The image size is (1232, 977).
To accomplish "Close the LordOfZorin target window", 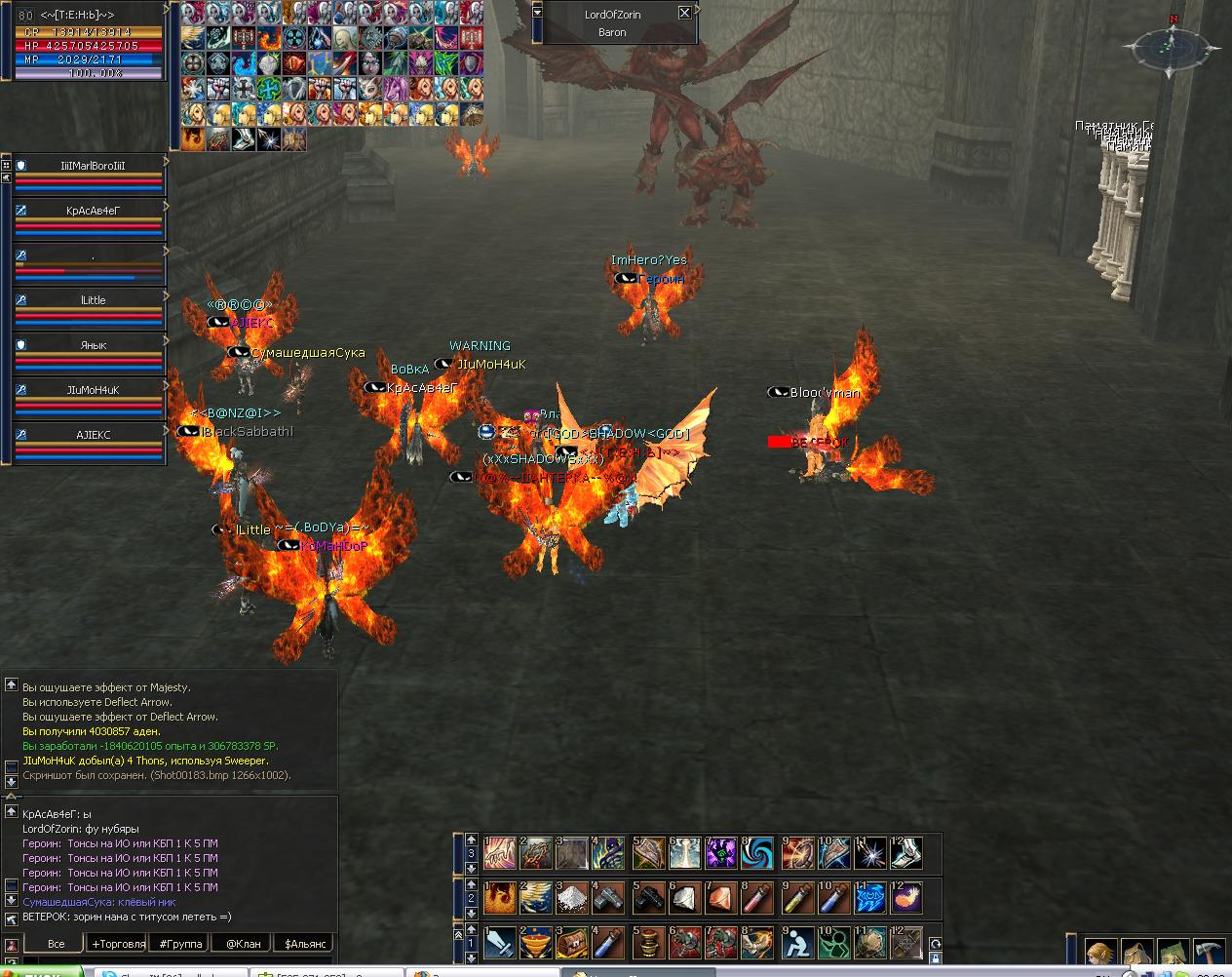I will coord(684,13).
